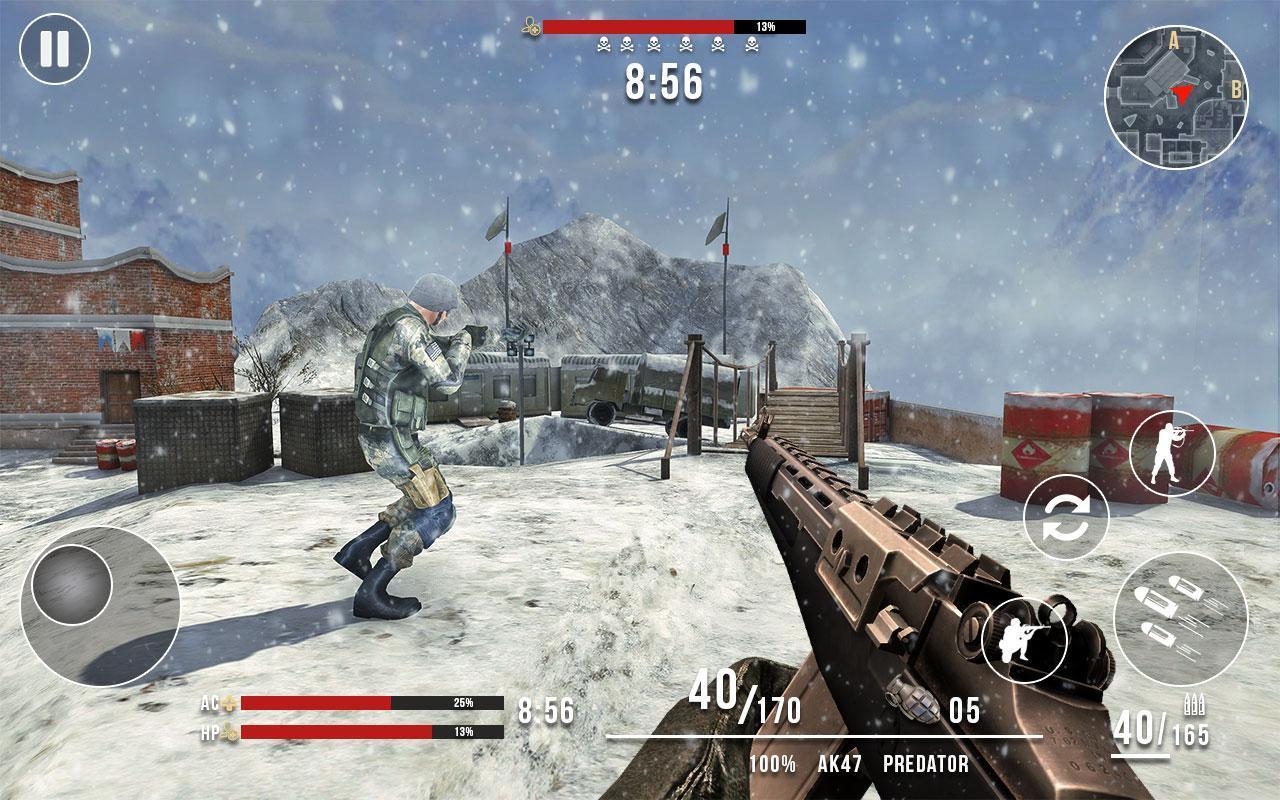Pause the game with the pause button
The width and height of the screenshot is (1280, 800).
54,48
